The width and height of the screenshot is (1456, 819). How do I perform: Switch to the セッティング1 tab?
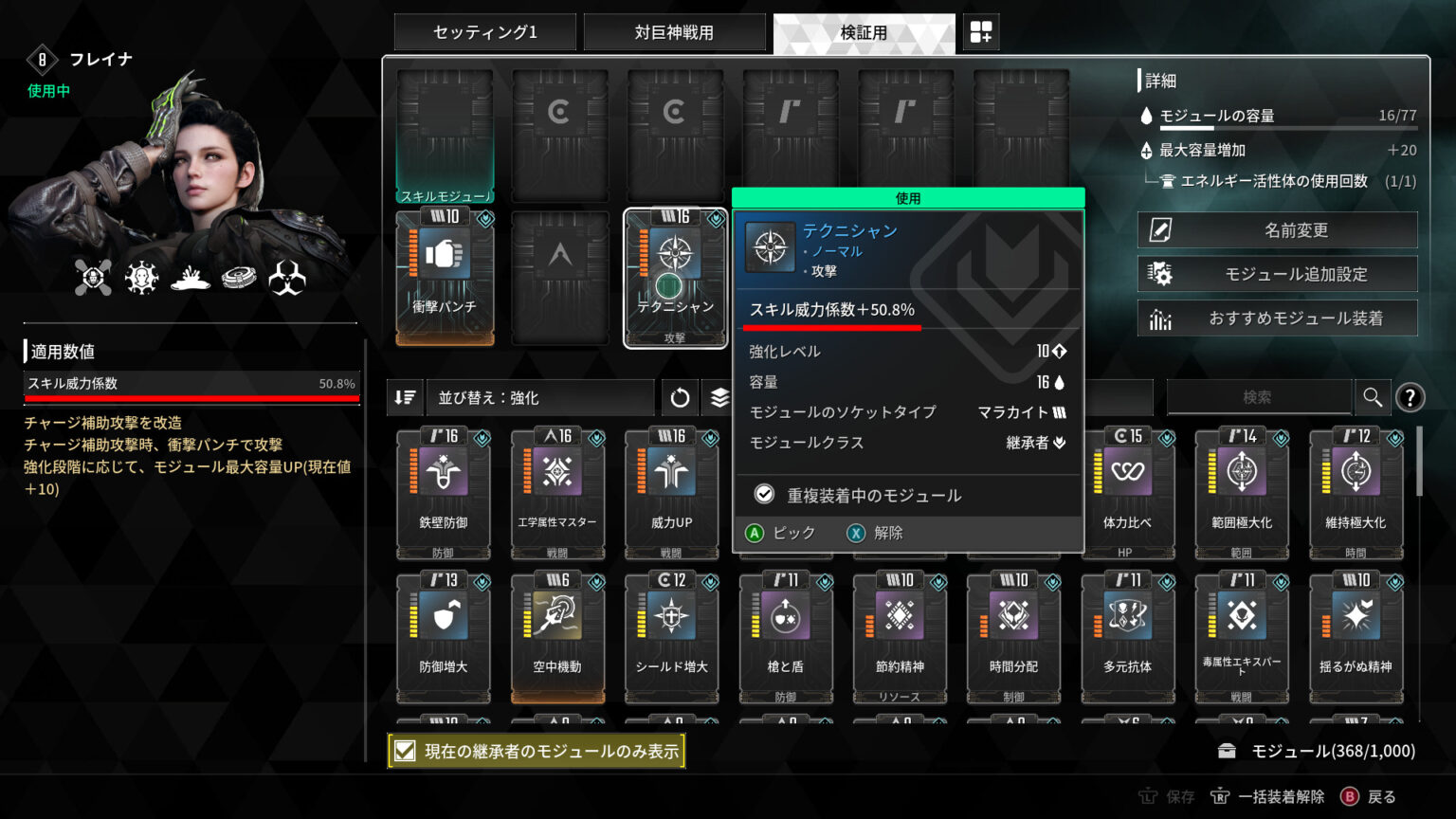click(x=485, y=31)
